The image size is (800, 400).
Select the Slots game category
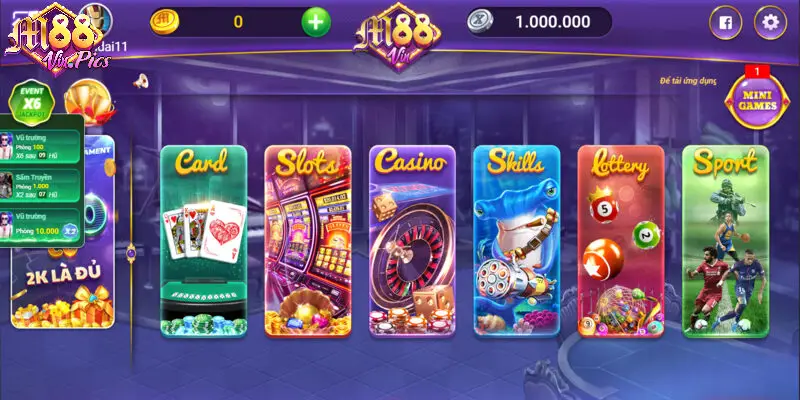tap(308, 240)
